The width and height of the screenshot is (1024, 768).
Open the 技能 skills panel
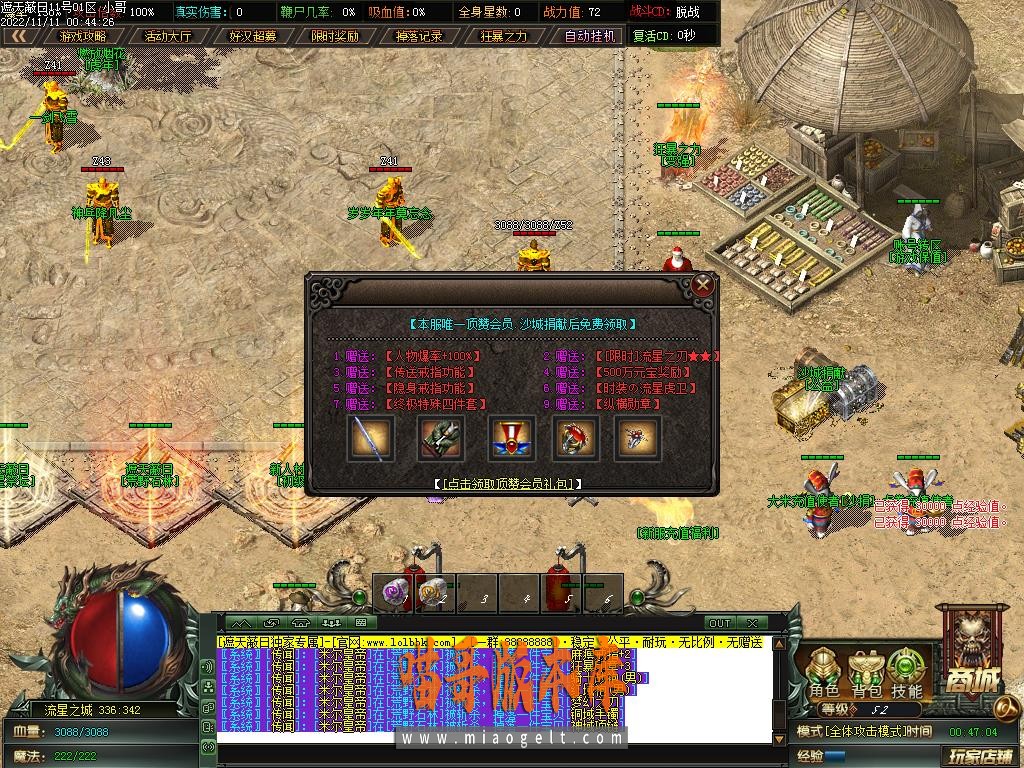coord(907,674)
